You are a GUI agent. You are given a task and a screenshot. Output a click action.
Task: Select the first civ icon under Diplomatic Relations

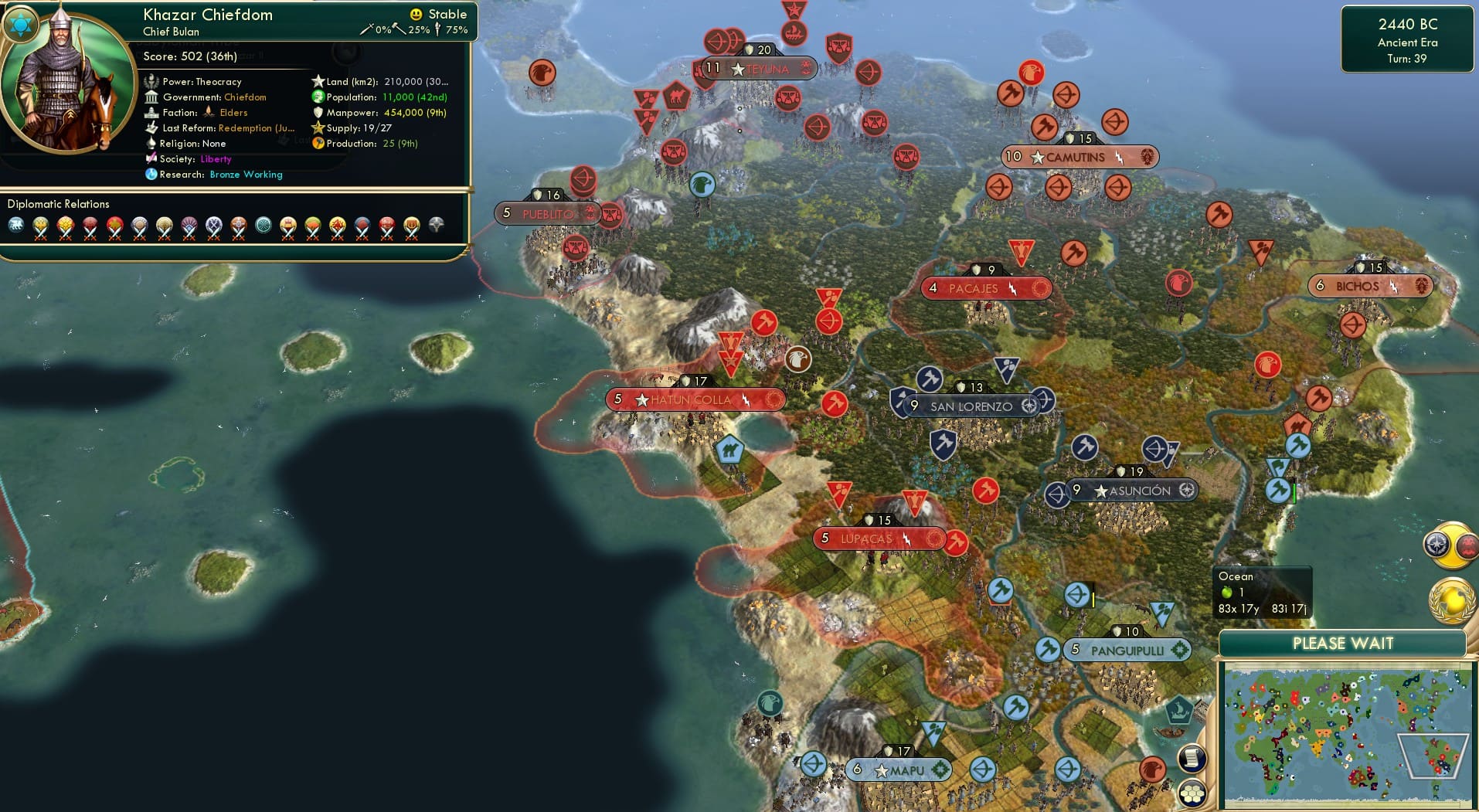tap(17, 226)
